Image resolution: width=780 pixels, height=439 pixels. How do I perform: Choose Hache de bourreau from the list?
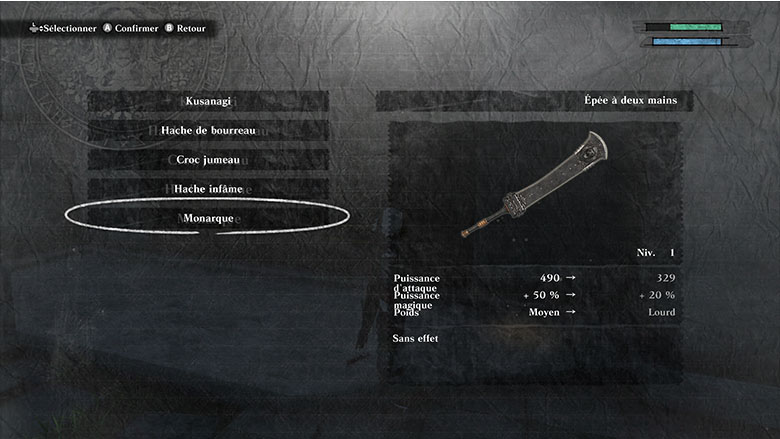[208, 130]
